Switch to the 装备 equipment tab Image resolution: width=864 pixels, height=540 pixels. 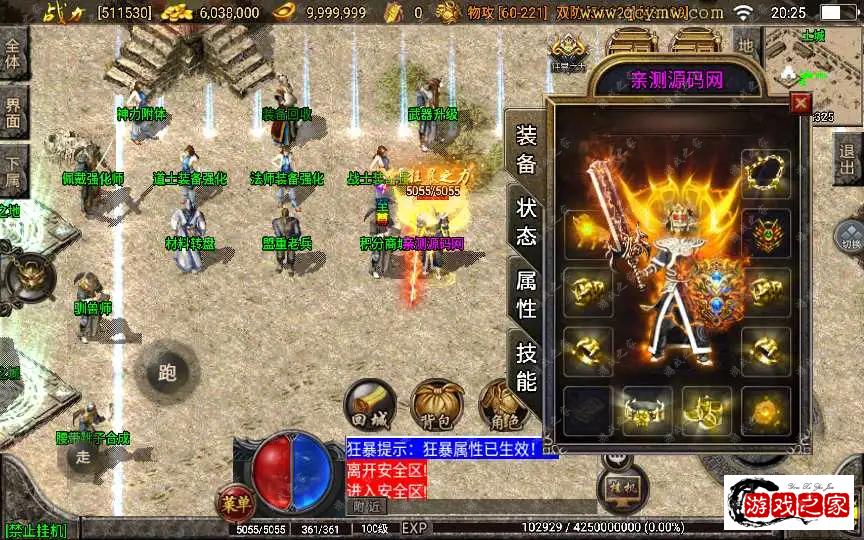(526, 150)
